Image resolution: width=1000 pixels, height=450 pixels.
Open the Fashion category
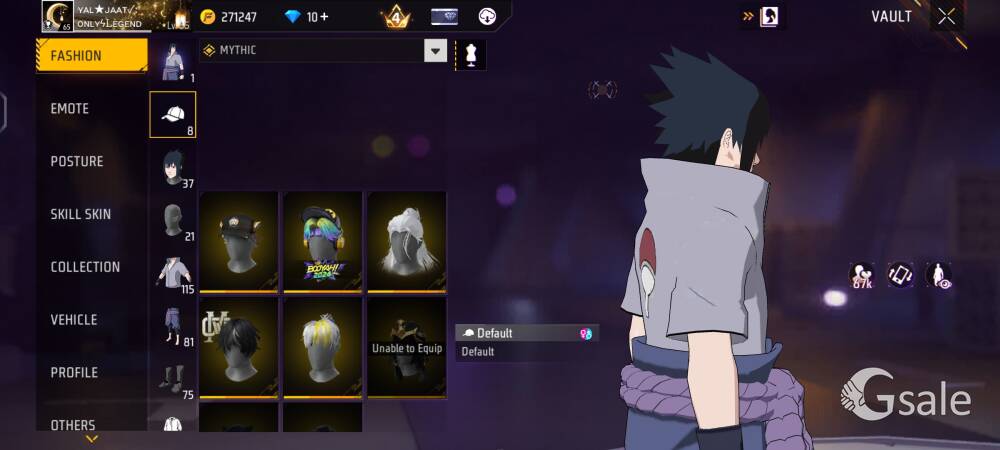coord(90,56)
